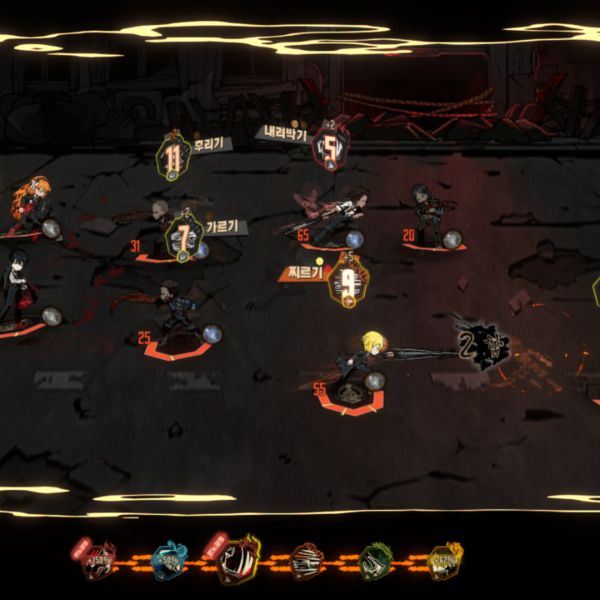Screen dimensions: 600x600
Task: Click the green skill icon in the chain
Action: (x=376, y=563)
